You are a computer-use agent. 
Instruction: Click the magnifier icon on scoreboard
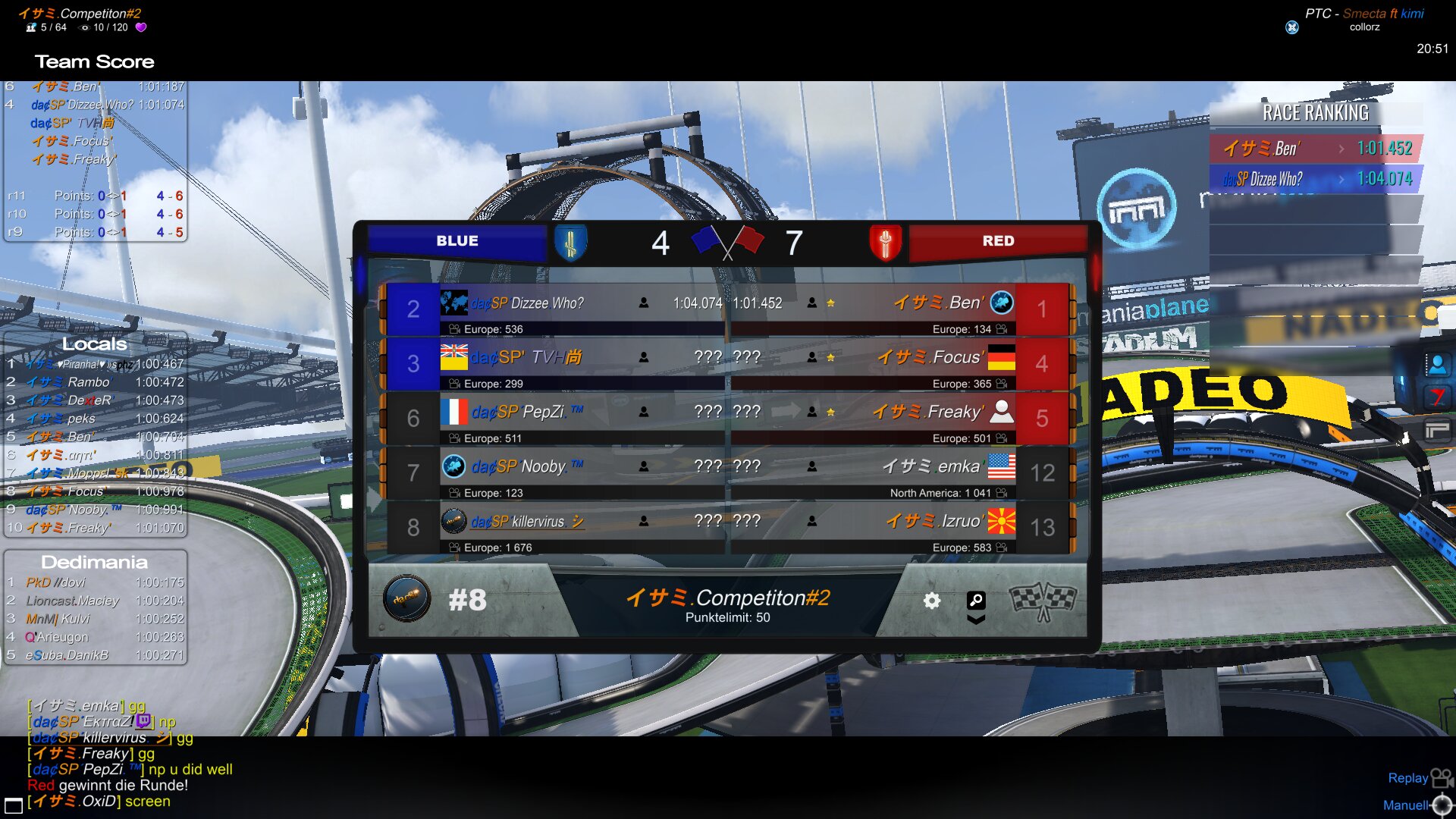[976, 600]
